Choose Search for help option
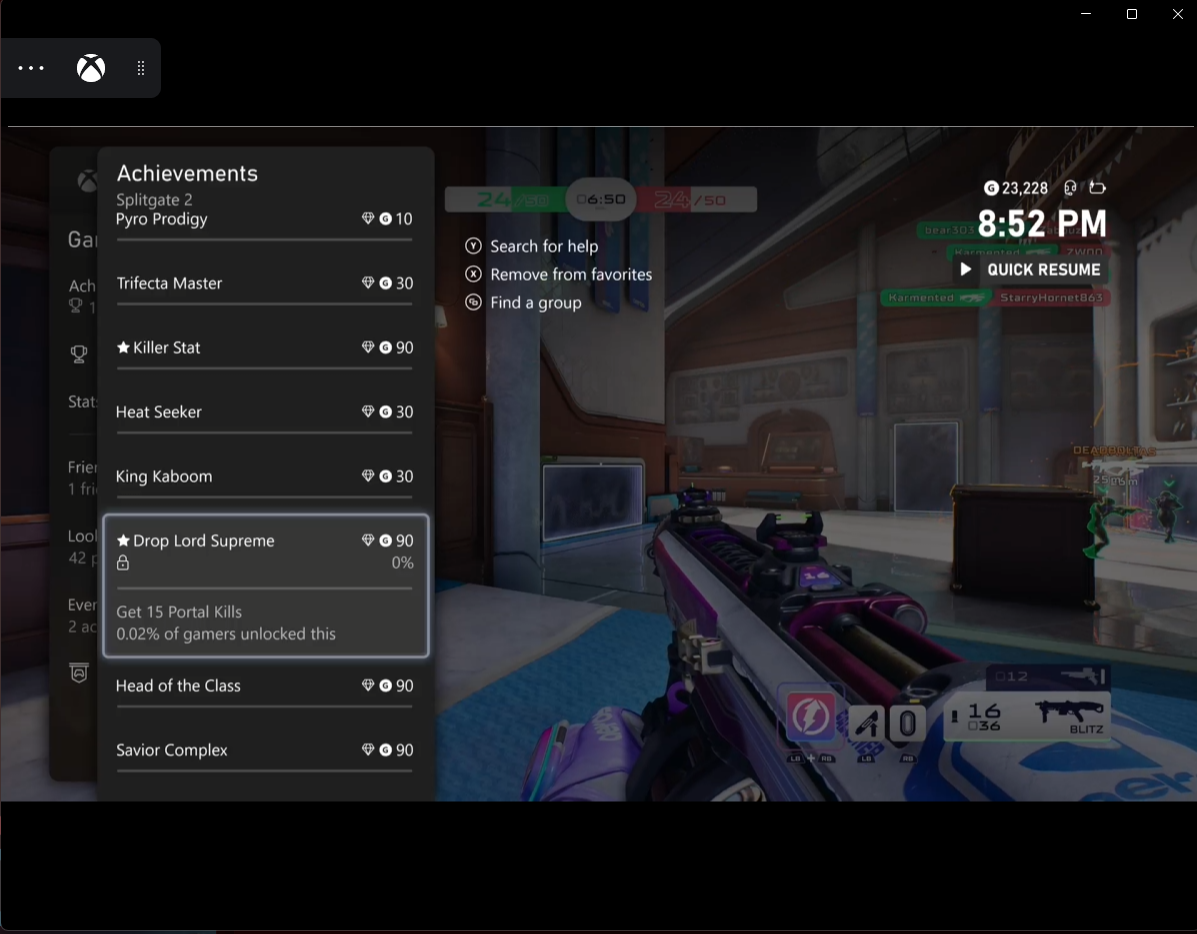 (x=543, y=246)
